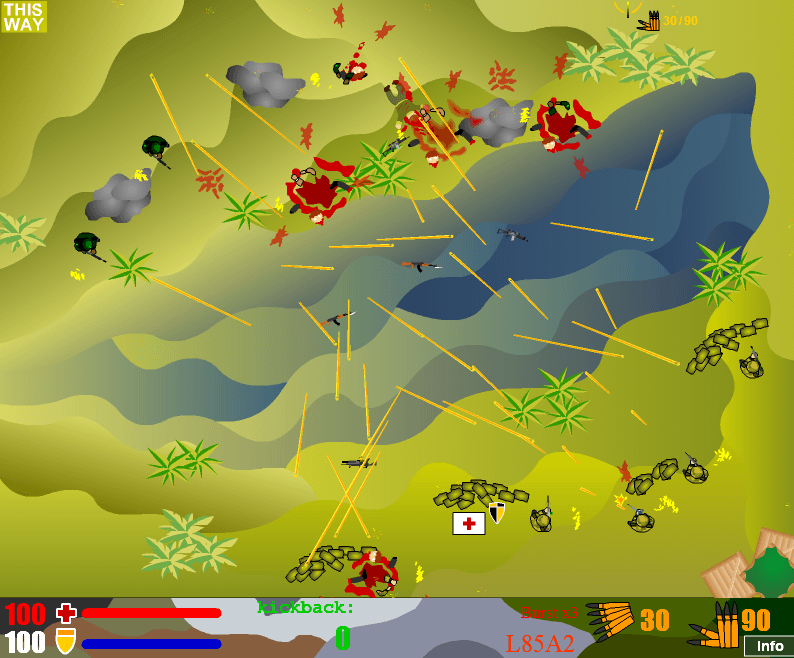Click the L85A2 weapon name label
Viewport: 794px width, 658px height.
[540, 643]
